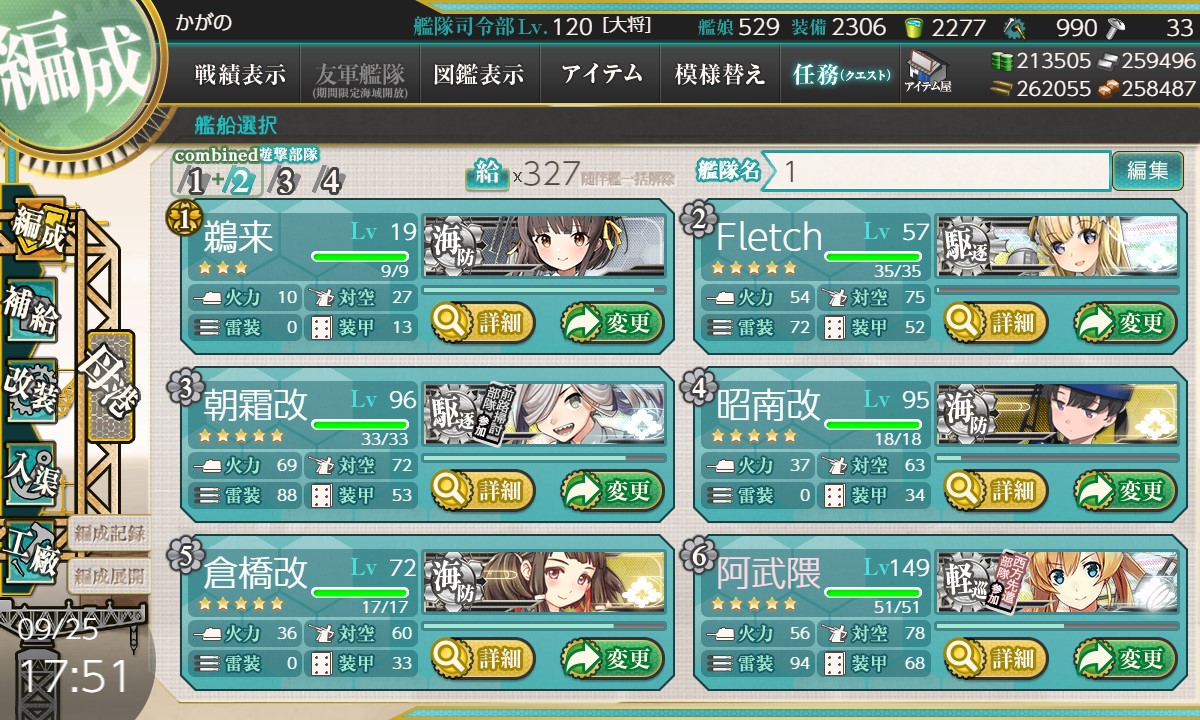Change the ship 鵜来 with 変更
The width and height of the screenshot is (1200, 720).
pyautogui.click(x=613, y=323)
